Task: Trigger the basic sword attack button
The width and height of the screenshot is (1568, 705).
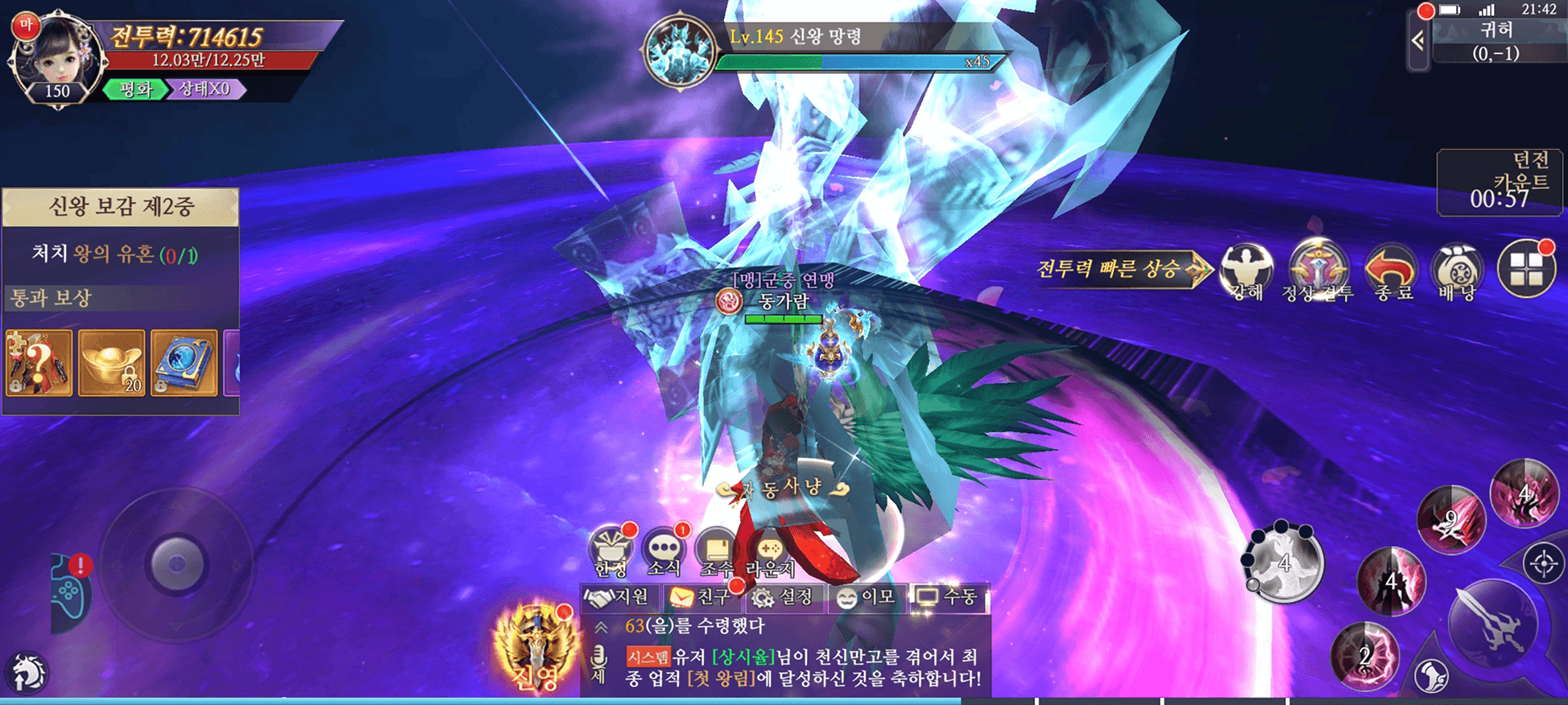Action: 1492,623
